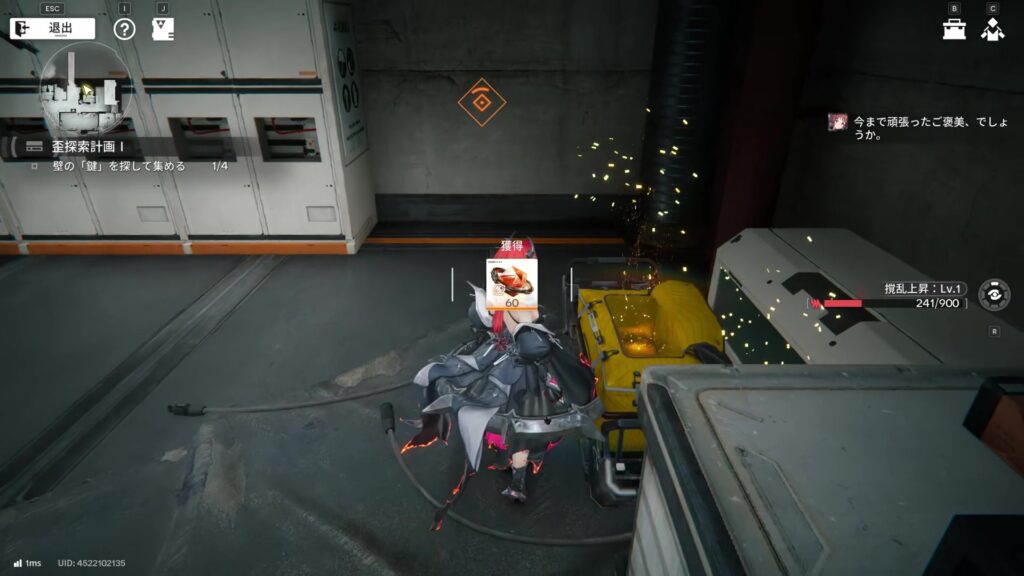Open the question mark help icon
Screen dimensions: 1024x576
pos(124,29)
